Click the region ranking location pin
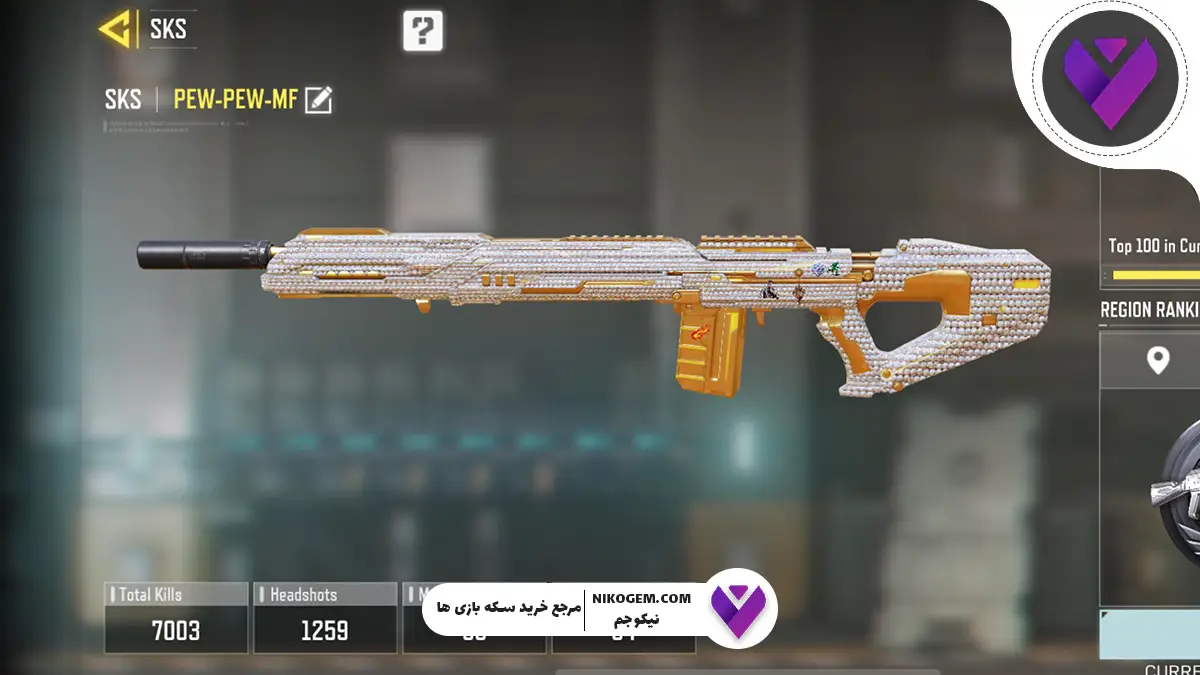 pyautogui.click(x=1158, y=360)
